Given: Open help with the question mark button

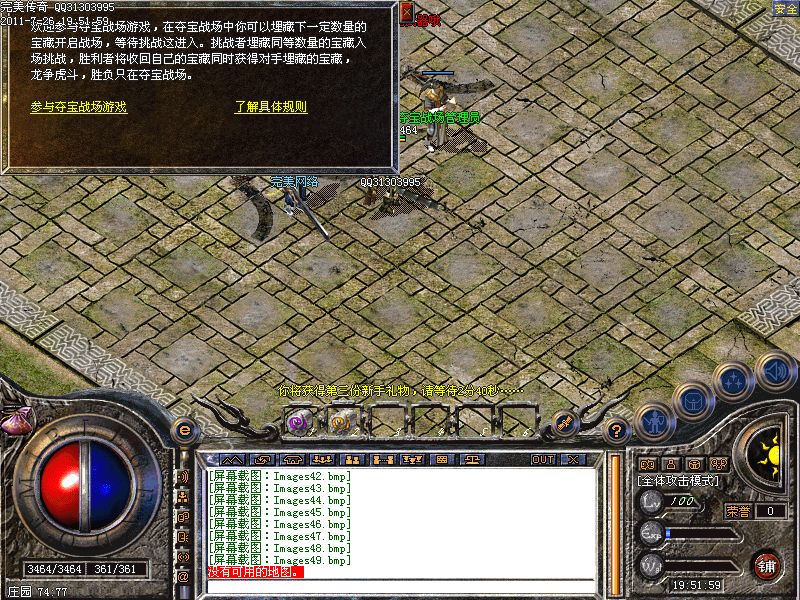Looking at the screenshot, I should (617, 432).
